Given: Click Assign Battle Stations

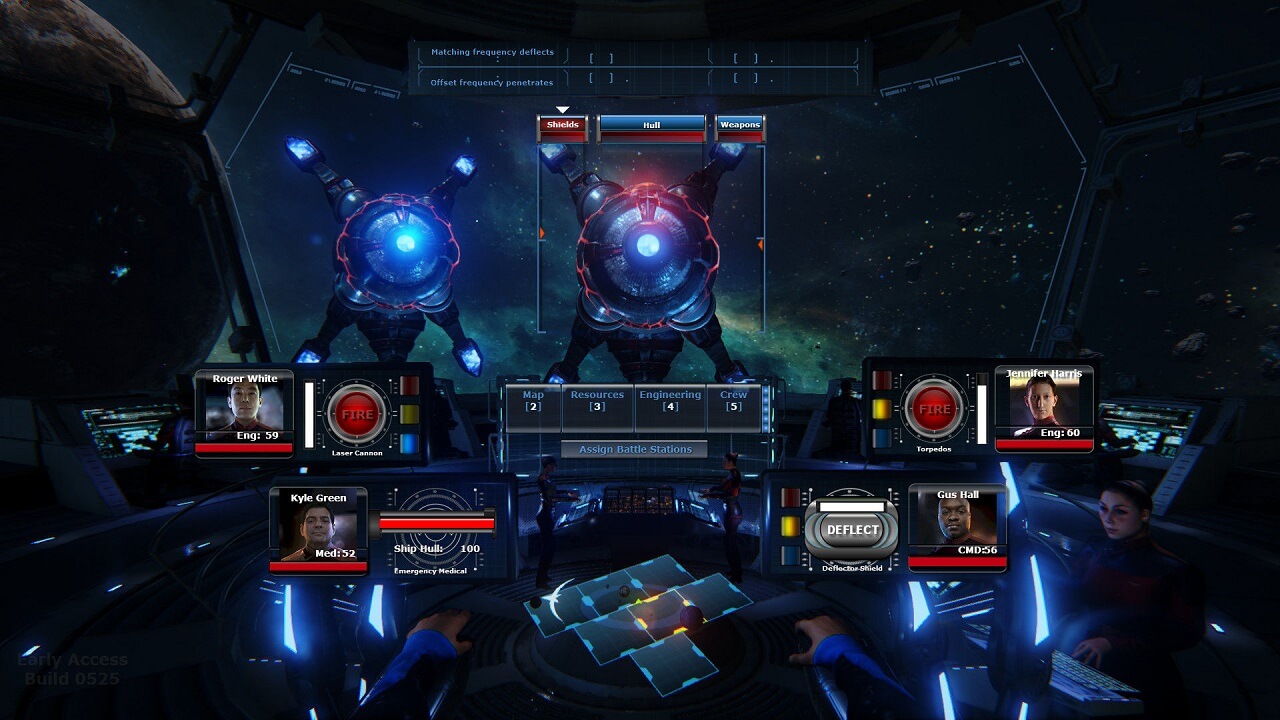Looking at the screenshot, I should coord(634,450).
